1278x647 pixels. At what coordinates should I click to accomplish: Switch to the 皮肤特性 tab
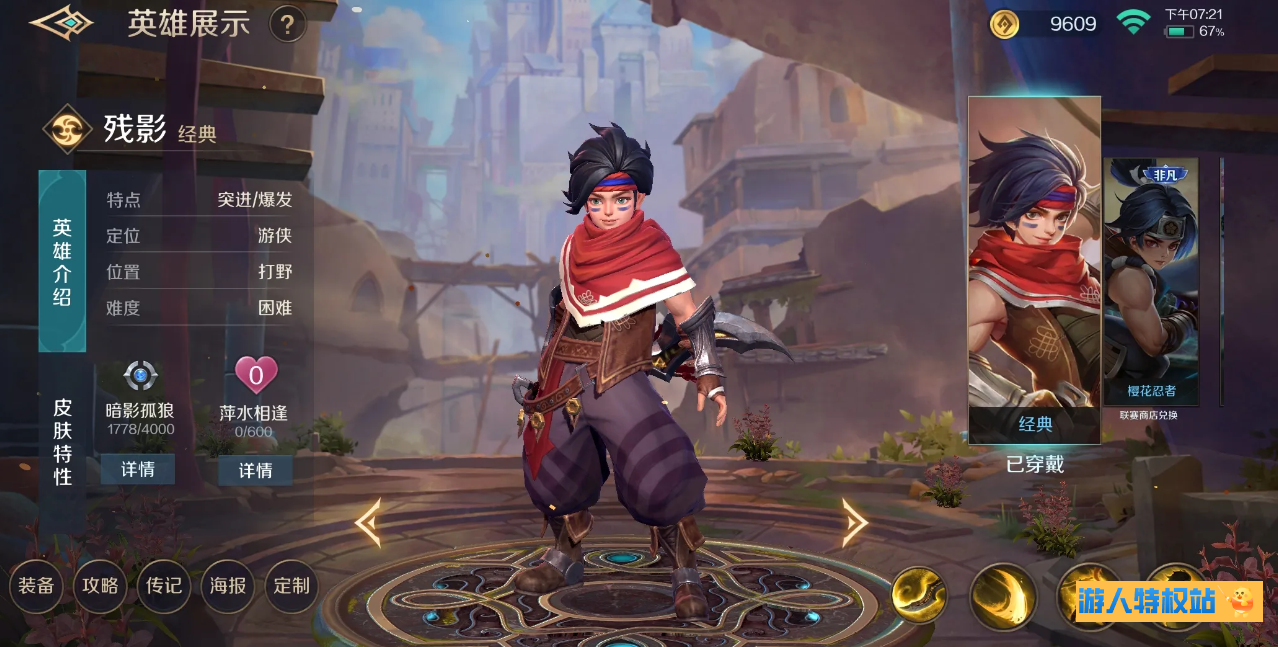tap(62, 441)
